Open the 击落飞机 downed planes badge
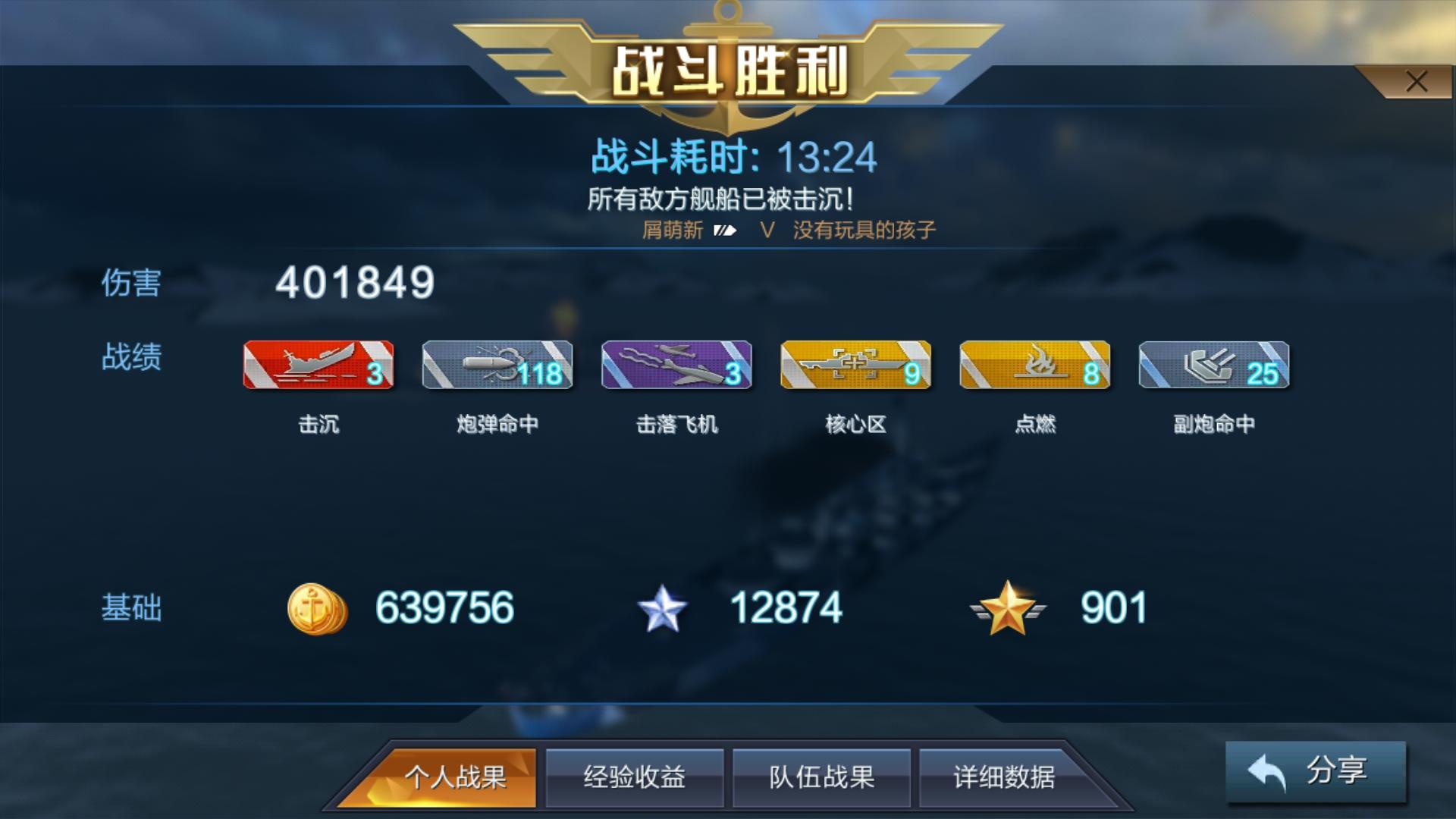 point(676,365)
